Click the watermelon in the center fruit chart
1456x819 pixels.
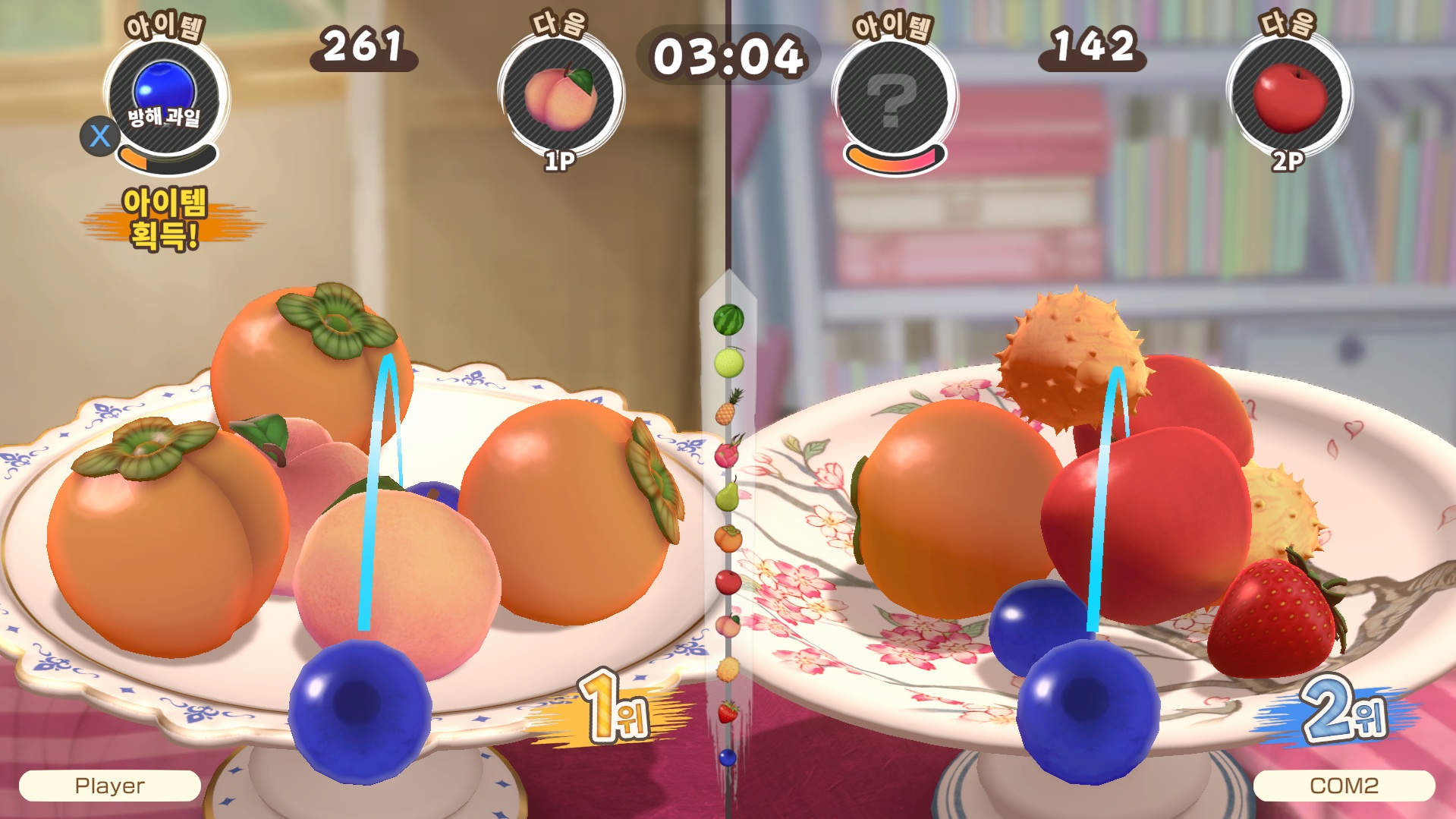tap(728, 319)
